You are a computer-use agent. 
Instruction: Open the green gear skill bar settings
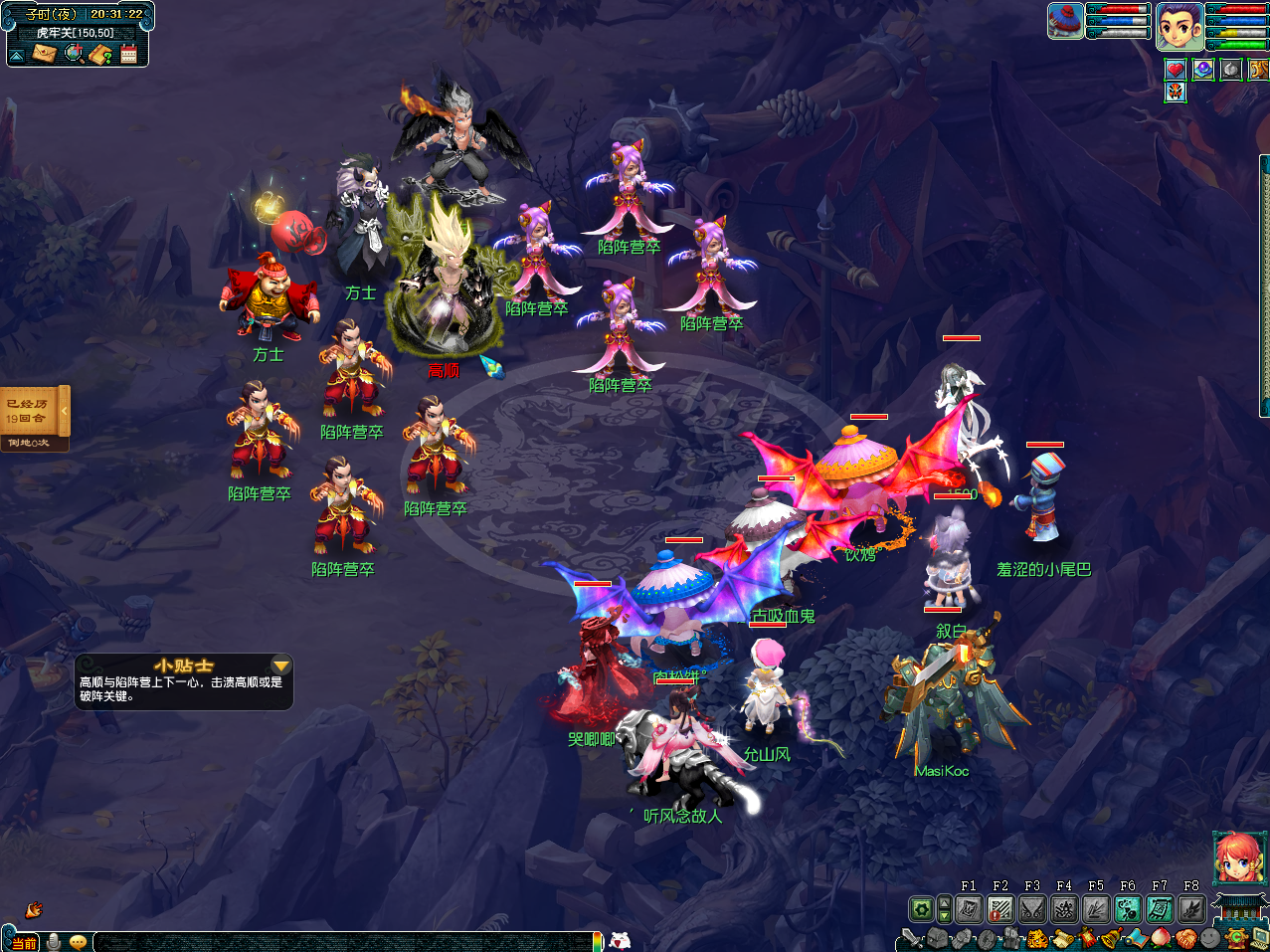(x=922, y=908)
